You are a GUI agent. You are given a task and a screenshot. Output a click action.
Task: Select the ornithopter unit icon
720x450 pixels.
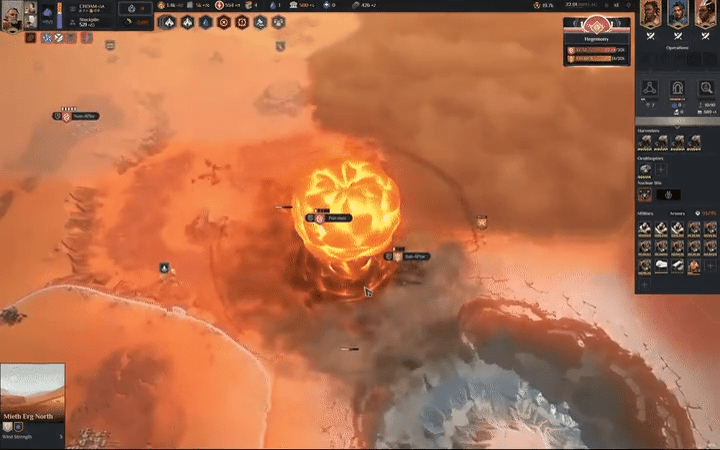coord(645,170)
